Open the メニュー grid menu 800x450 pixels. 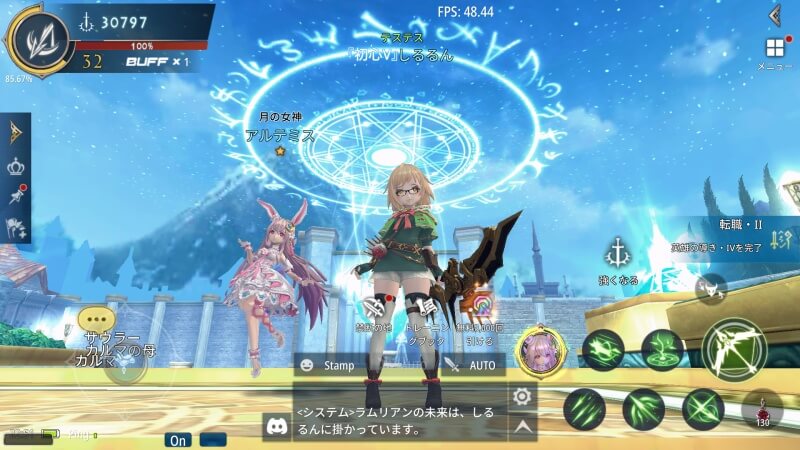pos(775,49)
